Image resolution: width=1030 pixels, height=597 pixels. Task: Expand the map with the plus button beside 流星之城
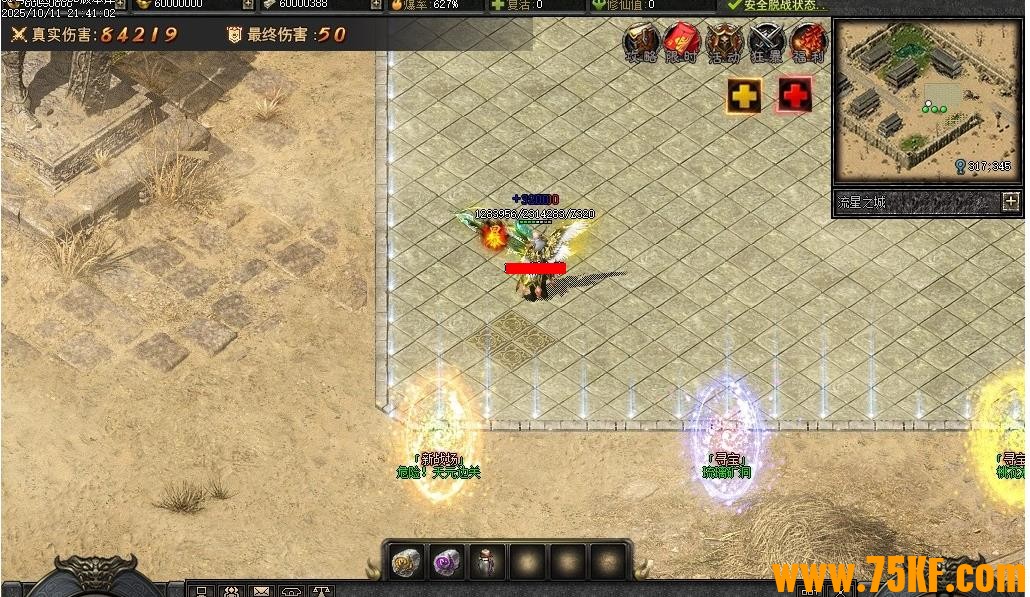1011,201
